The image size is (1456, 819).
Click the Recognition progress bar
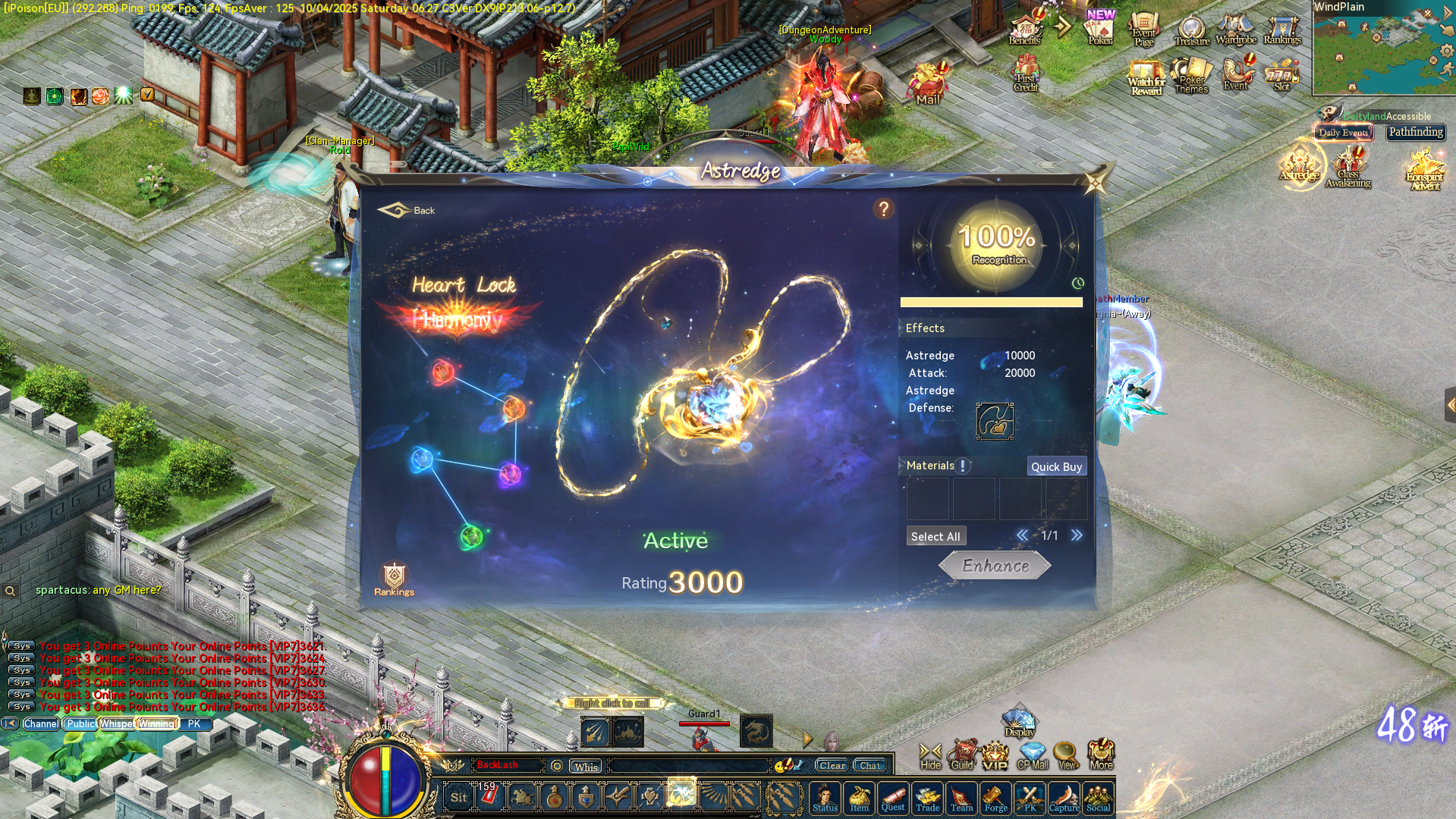click(992, 302)
